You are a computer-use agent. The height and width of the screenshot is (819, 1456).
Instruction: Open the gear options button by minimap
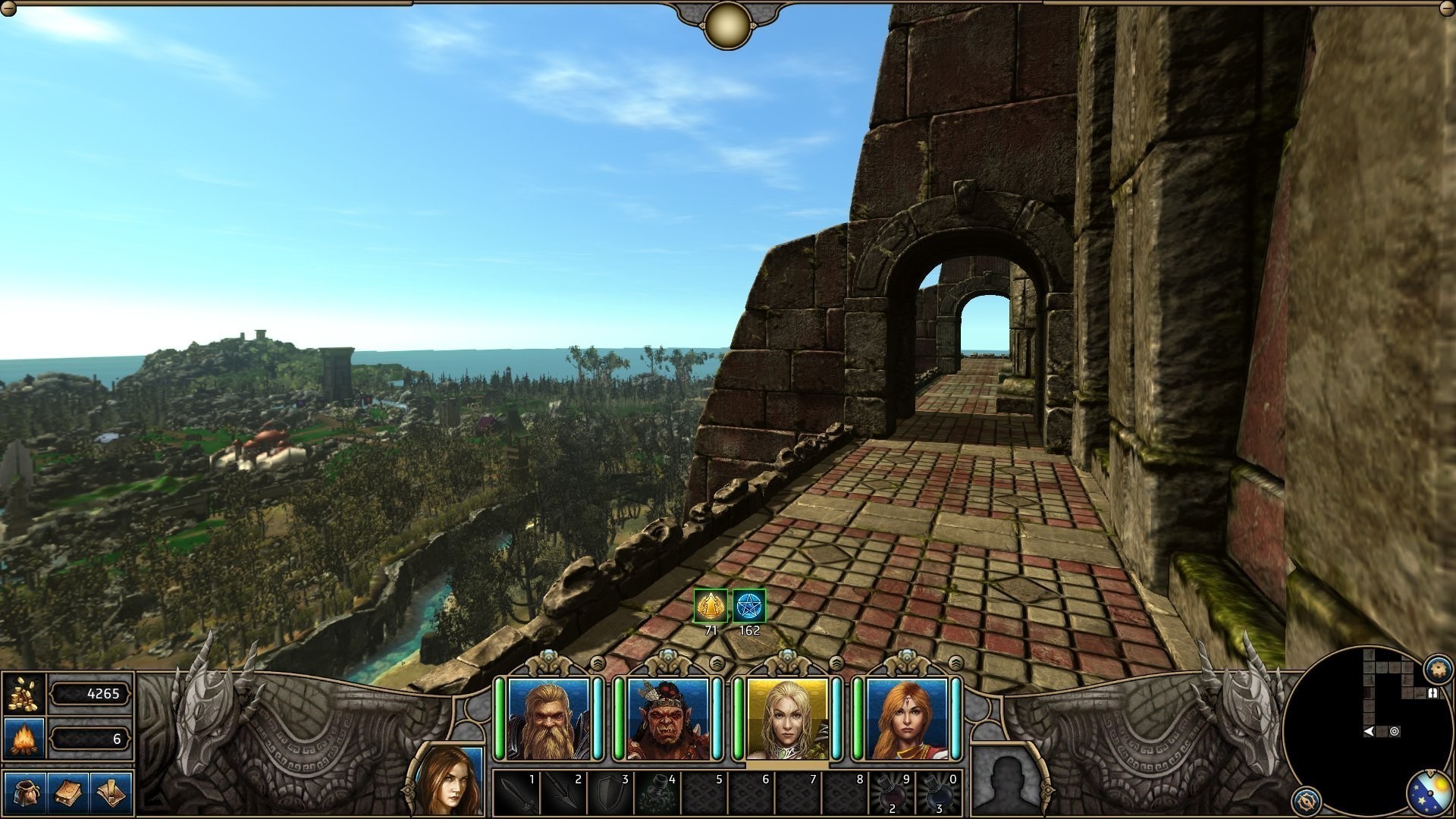[x=1437, y=669]
